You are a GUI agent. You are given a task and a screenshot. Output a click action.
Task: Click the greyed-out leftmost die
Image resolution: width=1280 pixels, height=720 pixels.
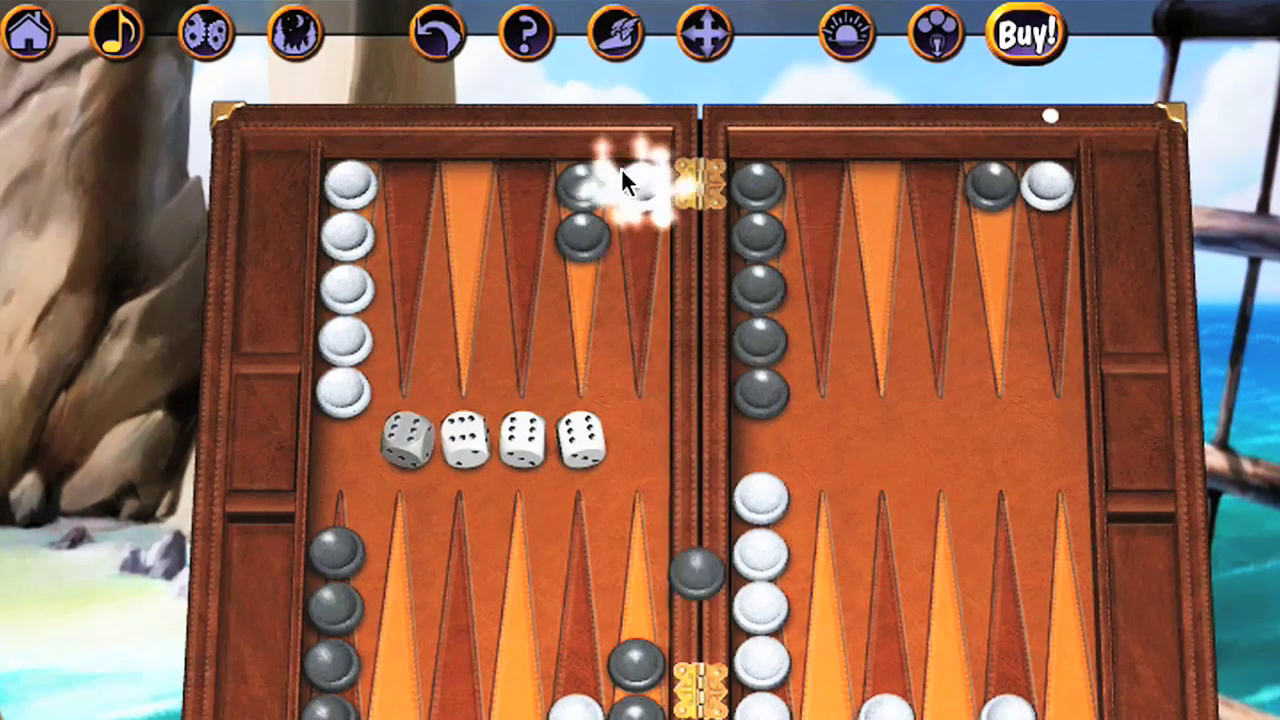click(408, 440)
